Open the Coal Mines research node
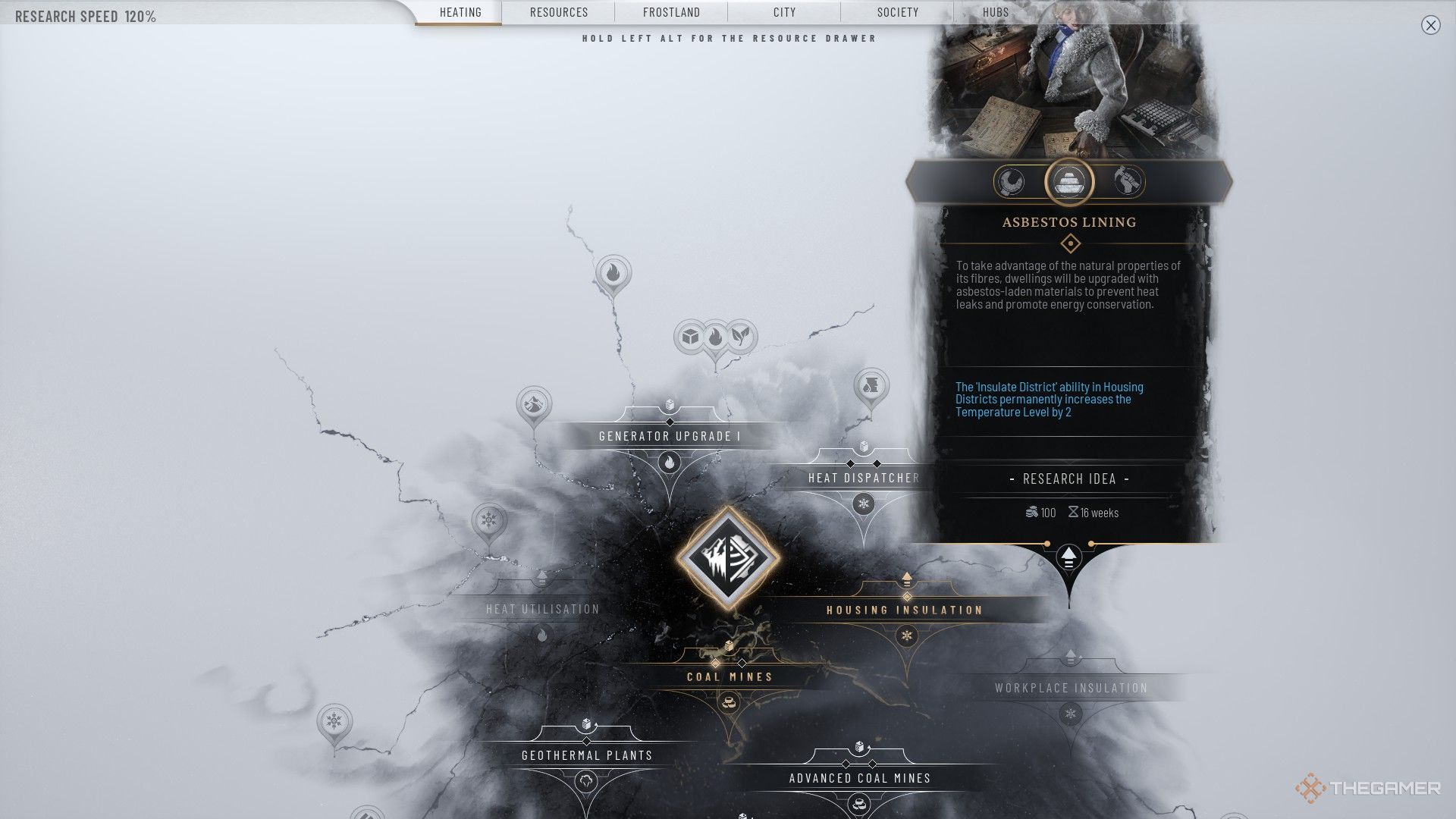This screenshot has width=1456, height=819. click(x=730, y=676)
